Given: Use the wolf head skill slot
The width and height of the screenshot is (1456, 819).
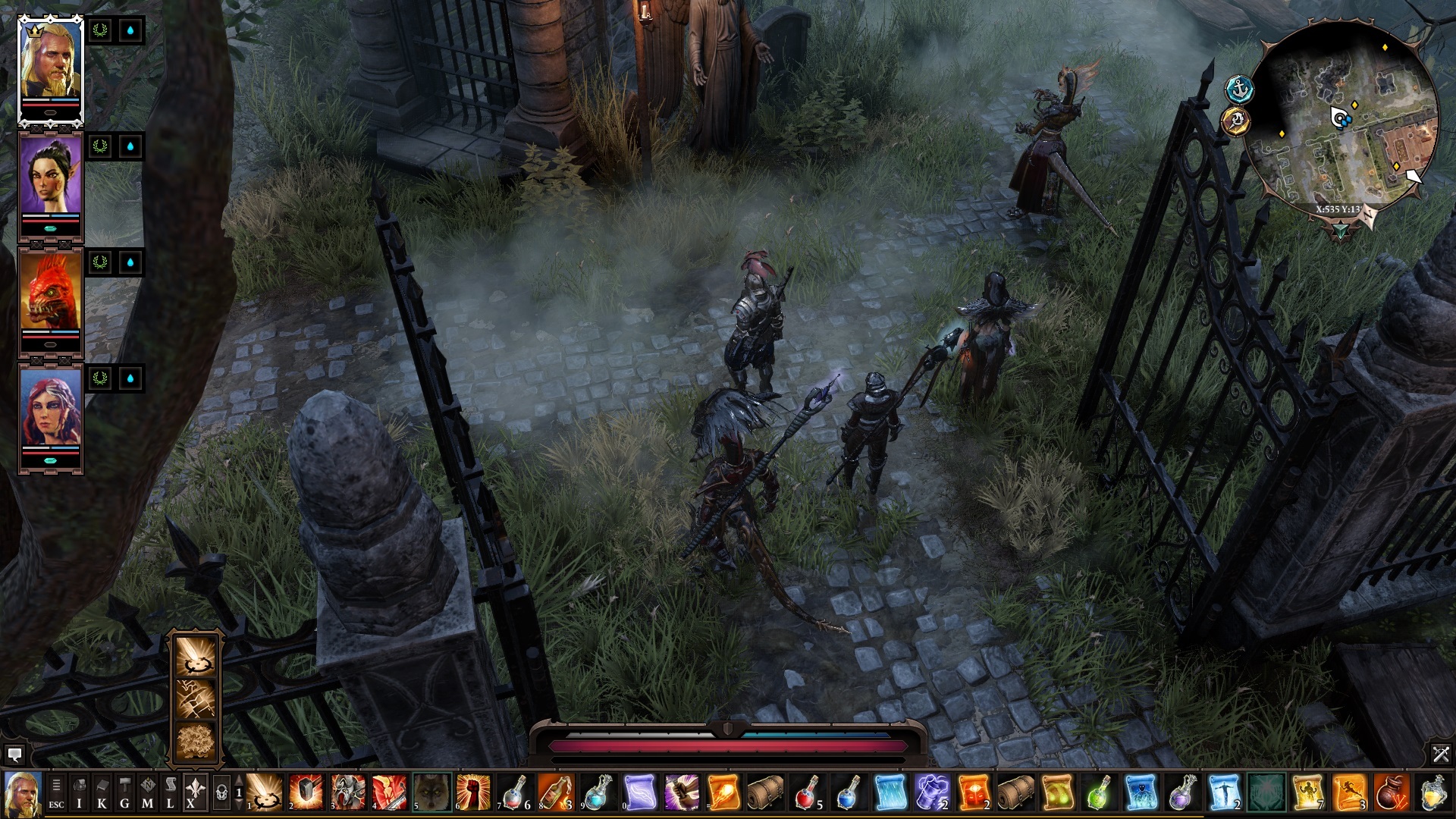Looking at the screenshot, I should point(431,792).
